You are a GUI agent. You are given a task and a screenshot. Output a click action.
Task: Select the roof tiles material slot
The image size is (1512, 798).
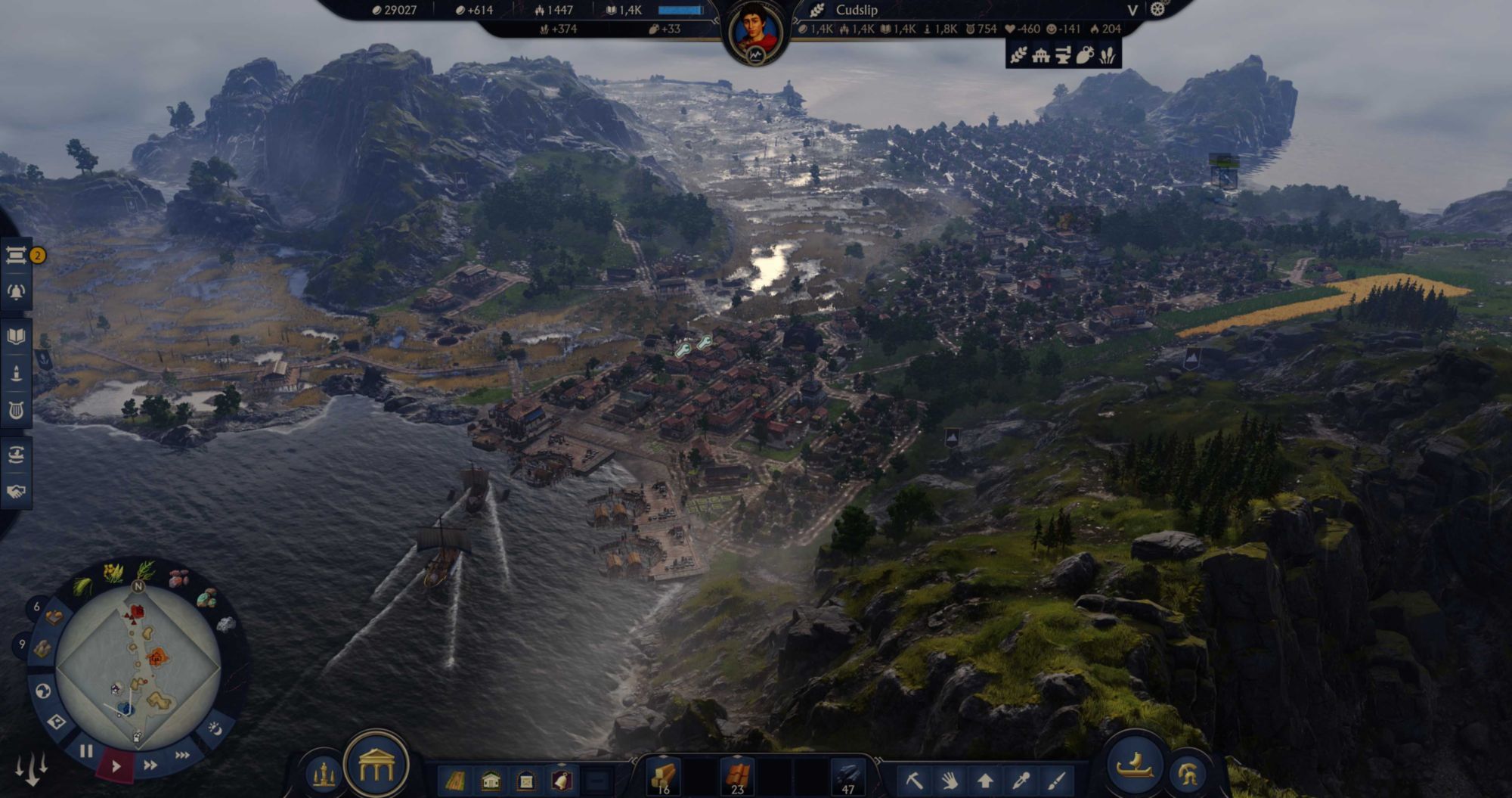coord(737,777)
